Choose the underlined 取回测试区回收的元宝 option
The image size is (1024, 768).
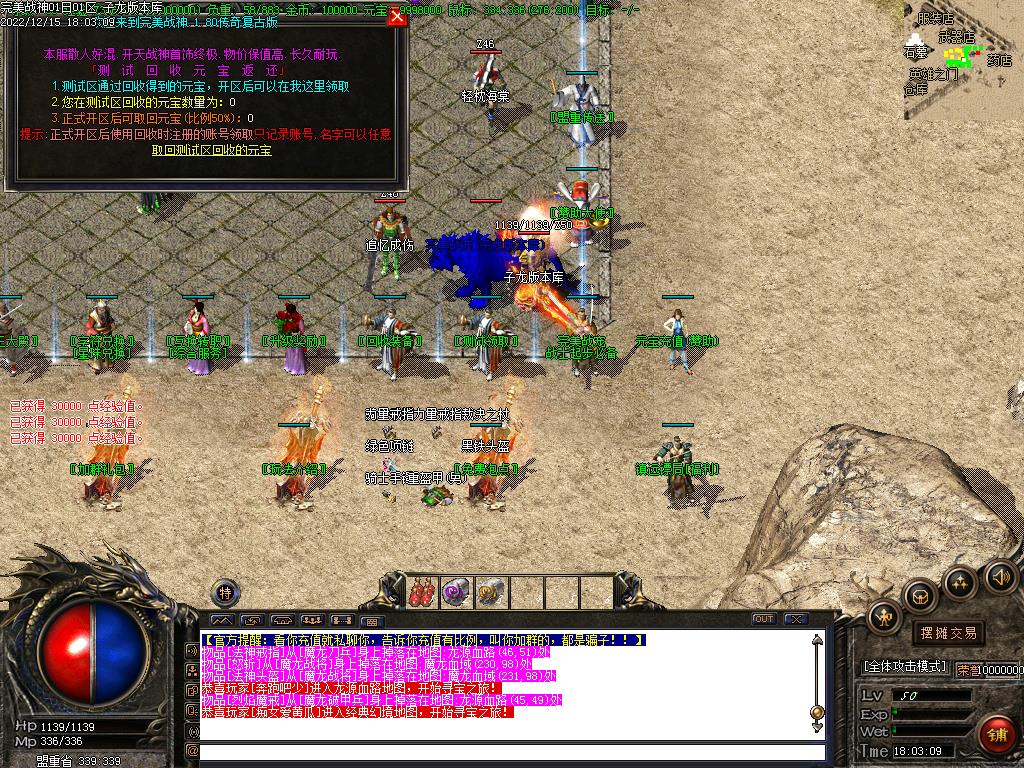pos(211,150)
